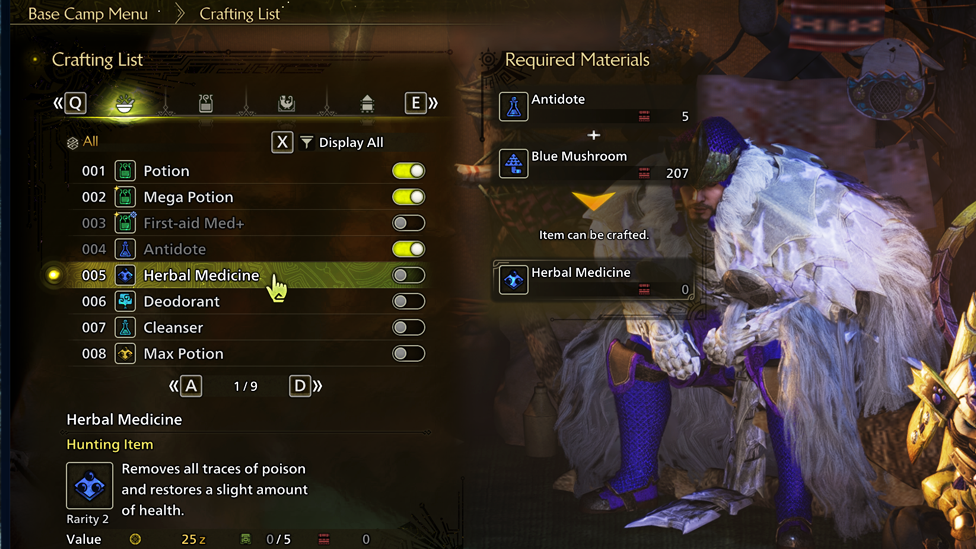Turn on the Deodorant toggle
Viewport: 976px width, 549px height.
[408, 301]
